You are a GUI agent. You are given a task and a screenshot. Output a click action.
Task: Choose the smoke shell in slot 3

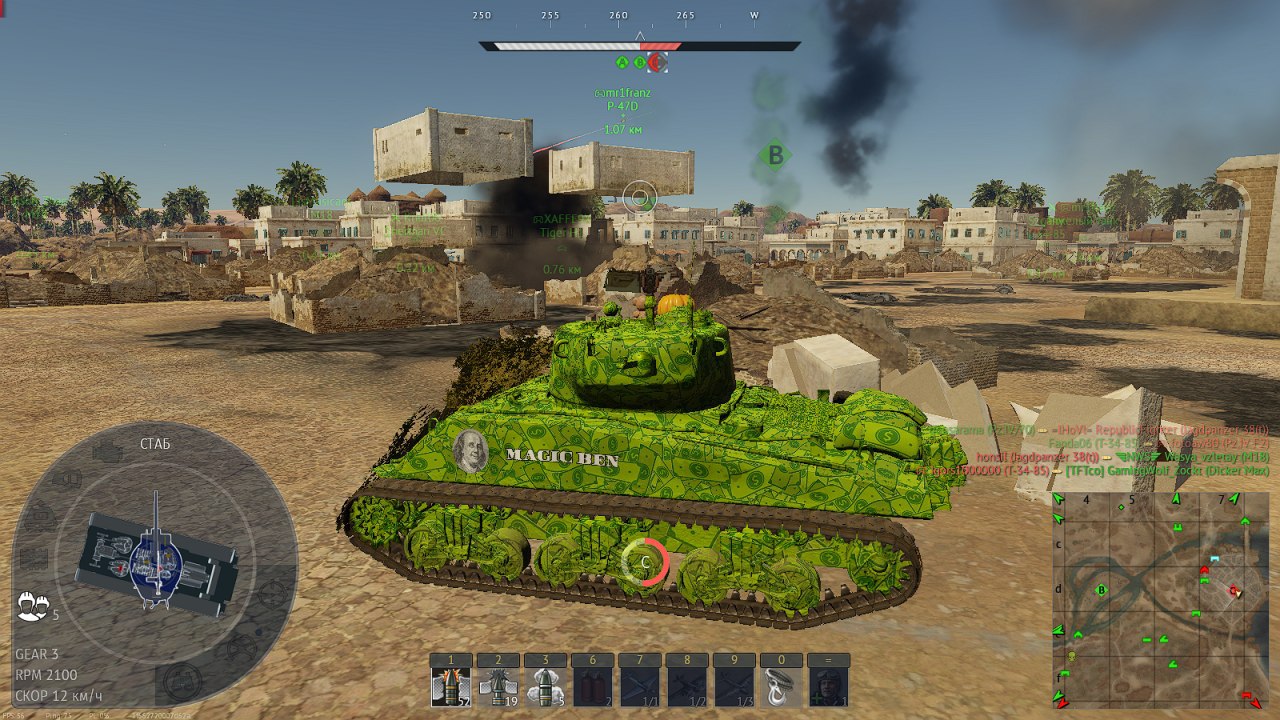(544, 687)
